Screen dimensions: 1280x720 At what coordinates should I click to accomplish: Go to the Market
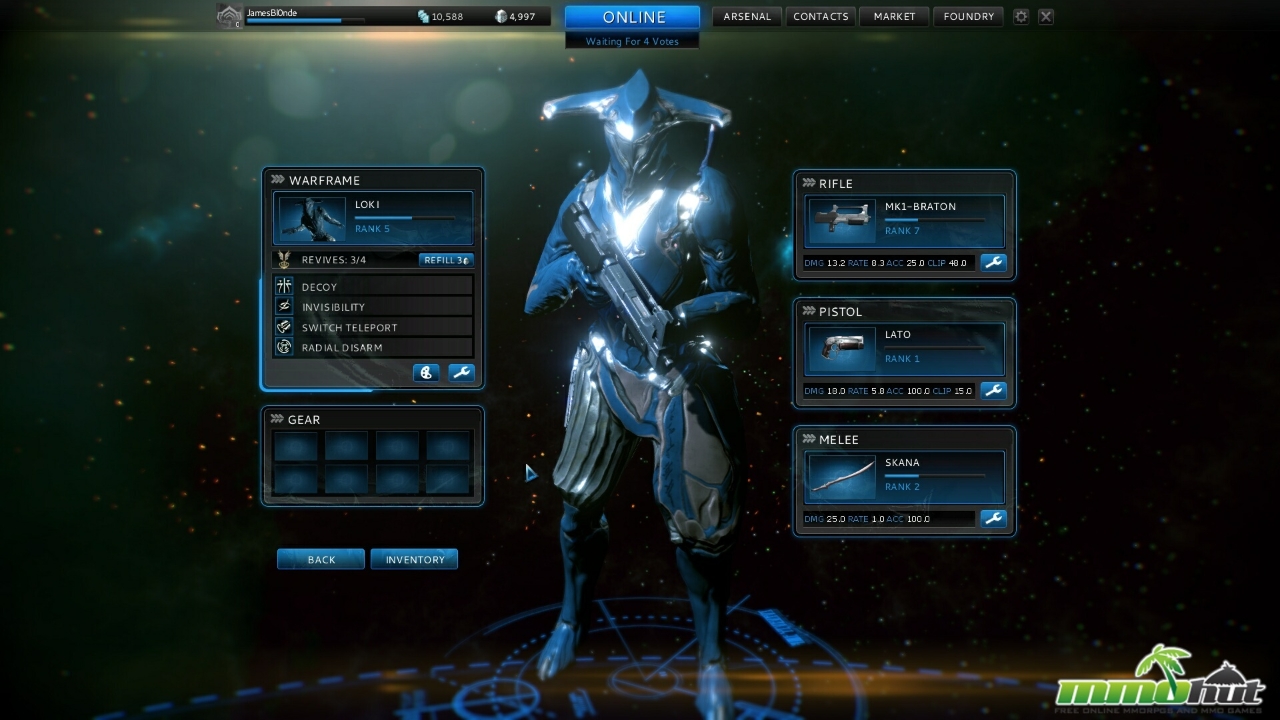pos(894,17)
